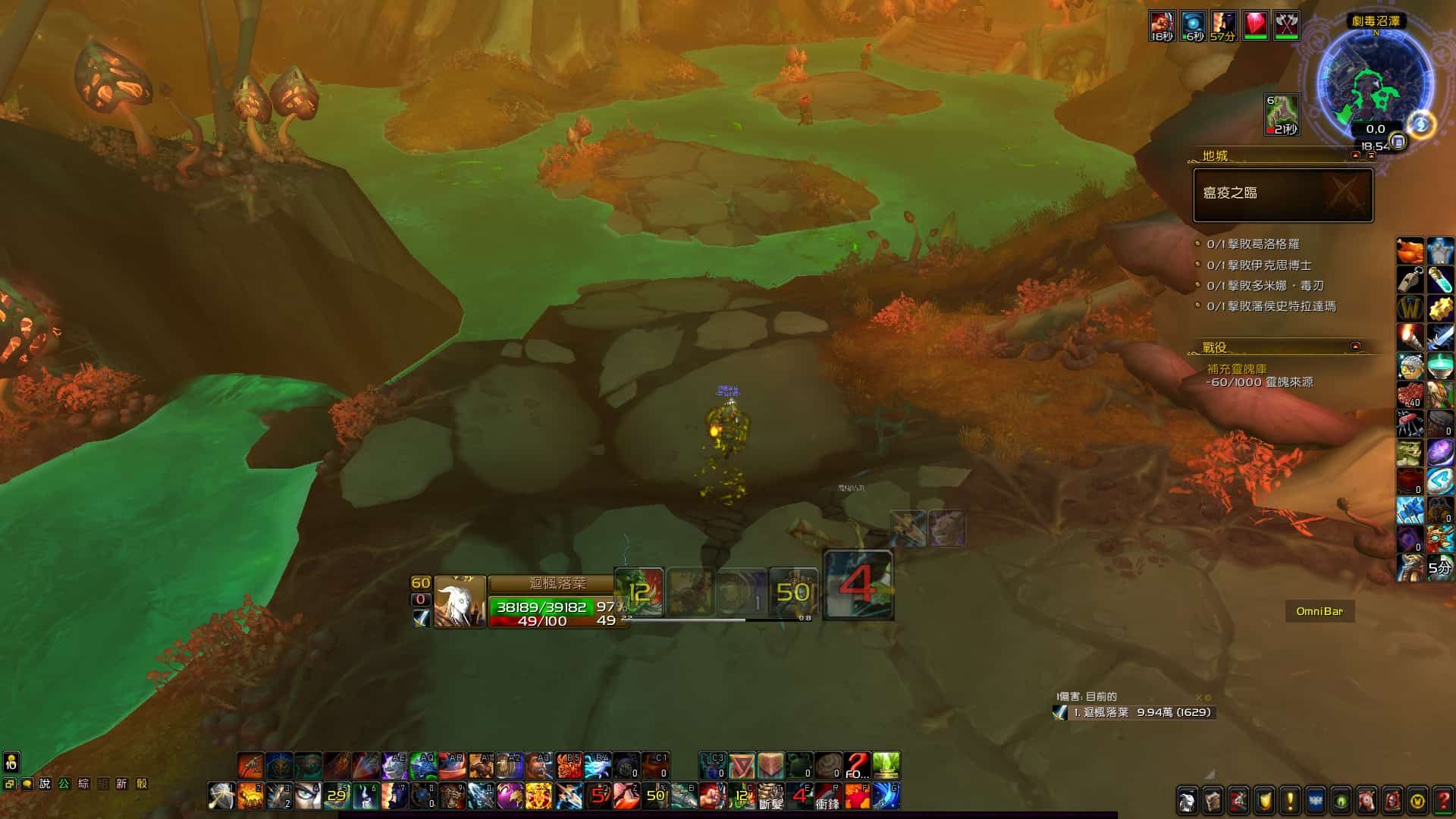
Task: Open the guild banner micro button
Action: click(x=1316, y=801)
